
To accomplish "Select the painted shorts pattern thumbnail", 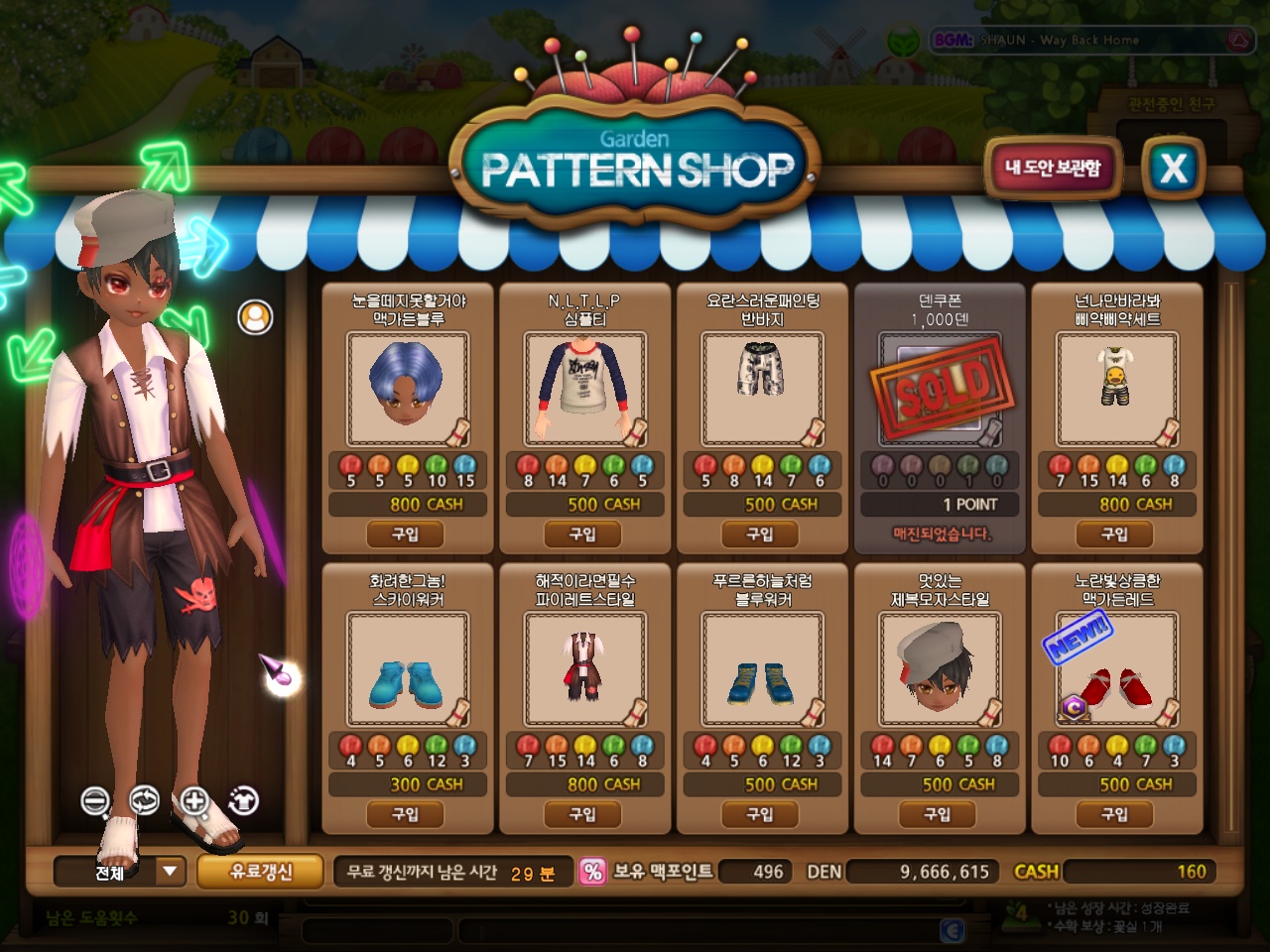I will 762,389.
